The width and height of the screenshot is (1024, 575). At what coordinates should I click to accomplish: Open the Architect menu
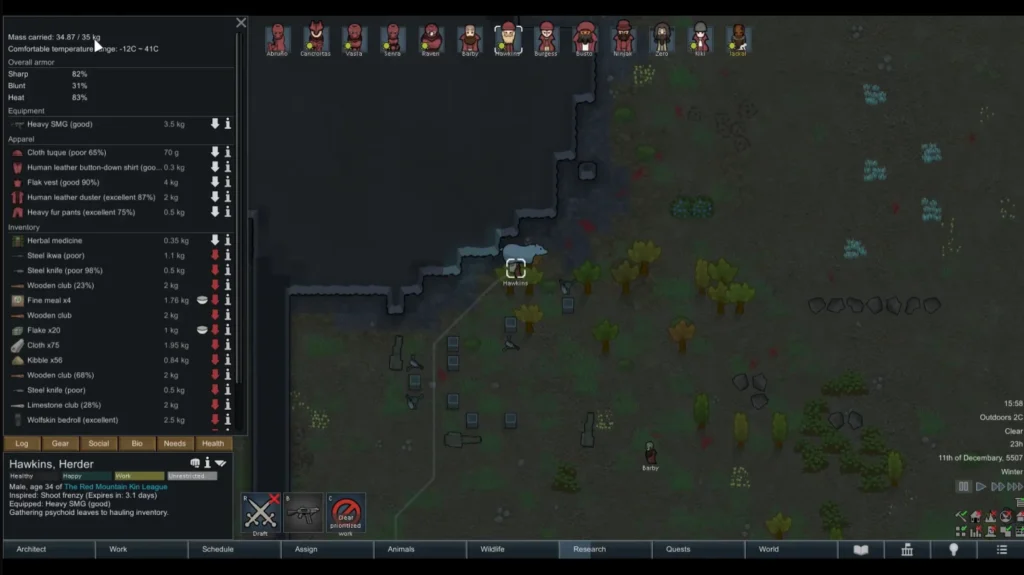click(48, 549)
